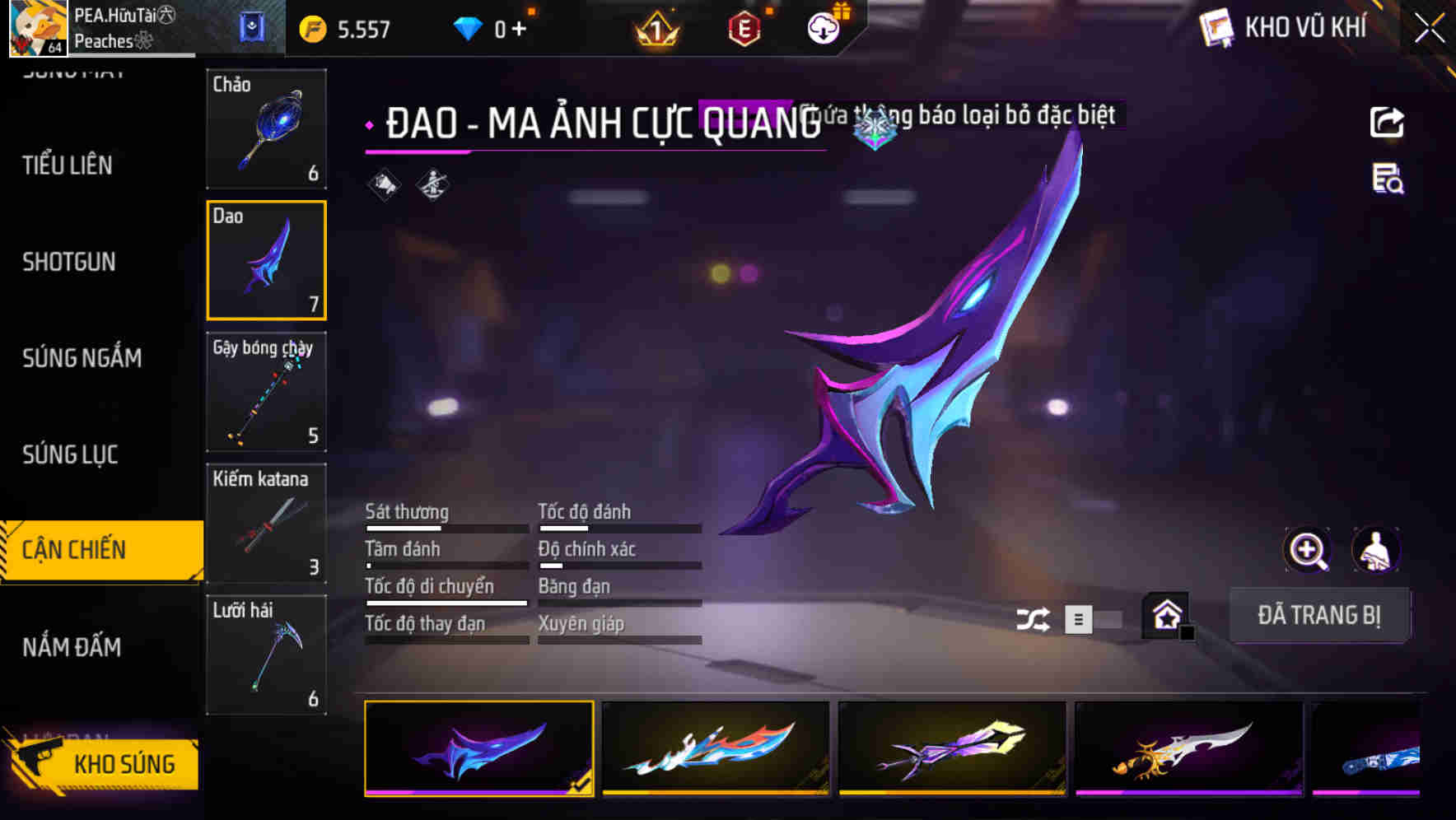The width and height of the screenshot is (1456, 820).
Task: Shuffle equipped knife skins randomly
Action: click(1033, 617)
